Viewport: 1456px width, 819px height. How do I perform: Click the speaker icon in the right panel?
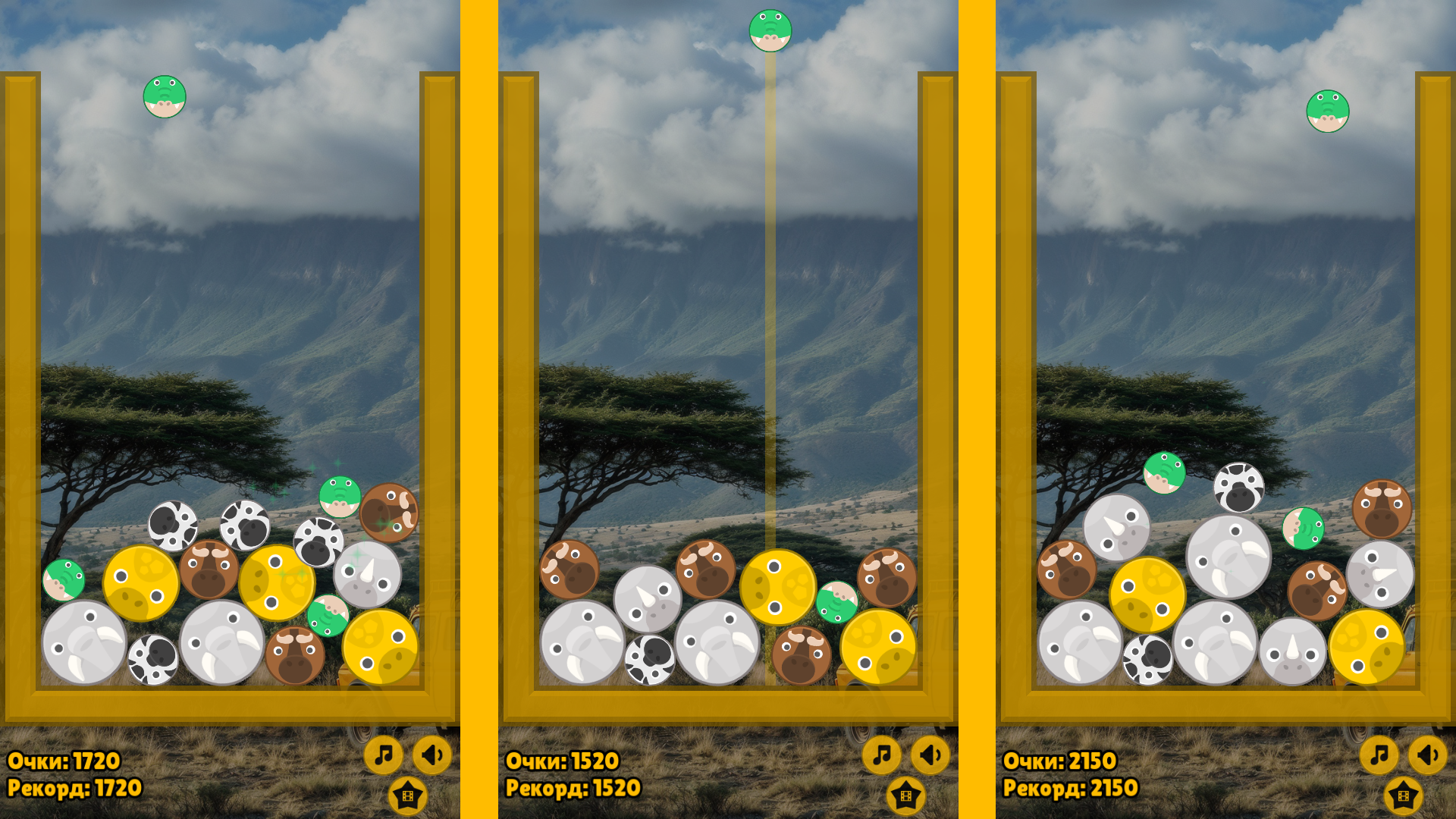coord(1426,755)
